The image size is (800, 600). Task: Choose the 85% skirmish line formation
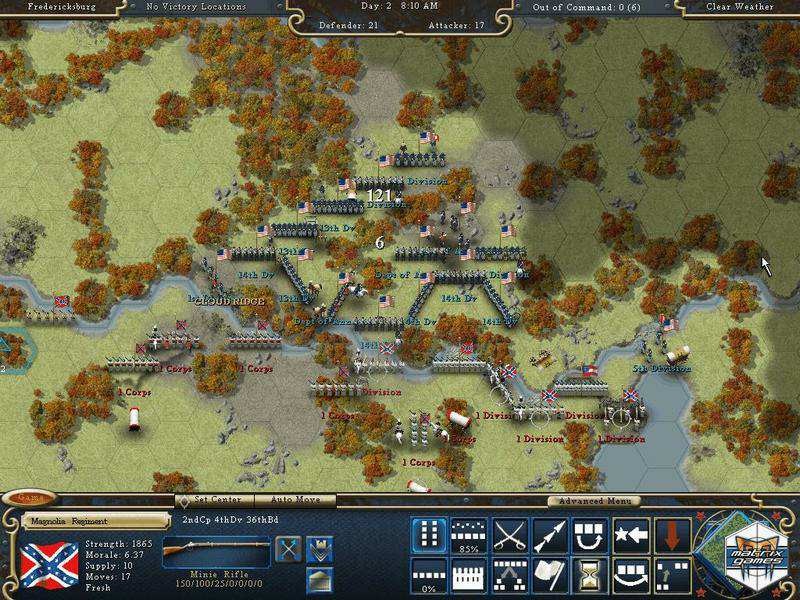(x=469, y=535)
